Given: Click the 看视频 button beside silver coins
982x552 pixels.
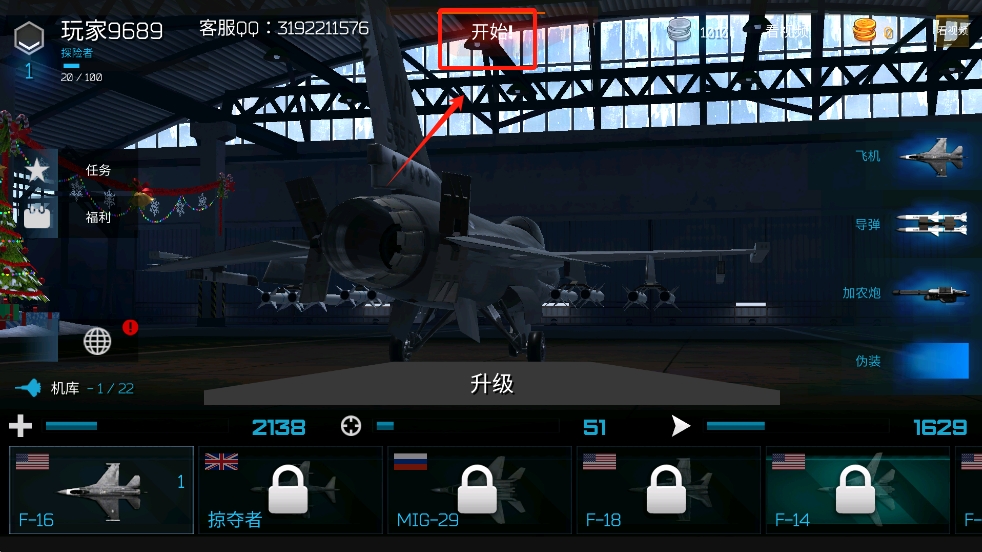Looking at the screenshot, I should 786,32.
